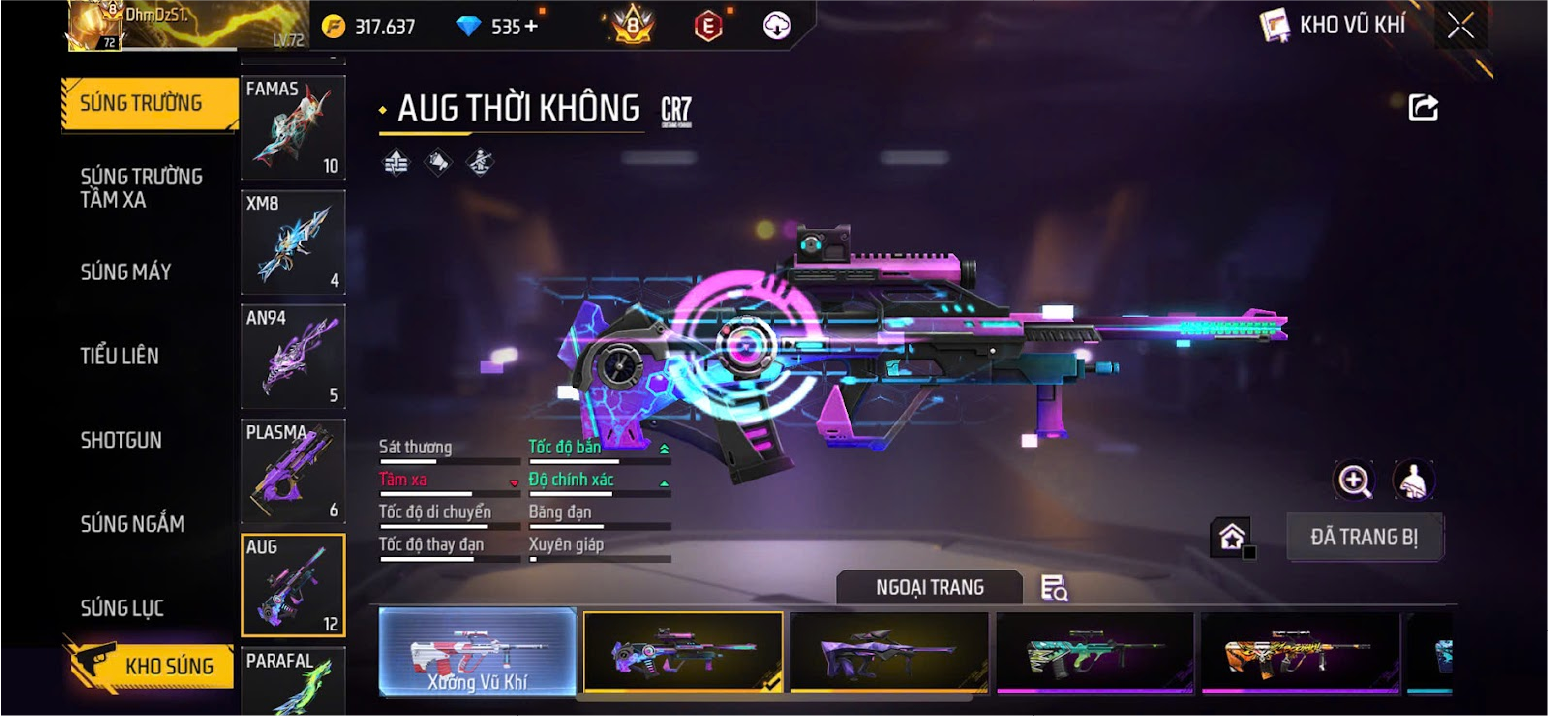Select the Súng Lục category
Image resolution: width=1548 pixels, height=716 pixels.
[122, 608]
